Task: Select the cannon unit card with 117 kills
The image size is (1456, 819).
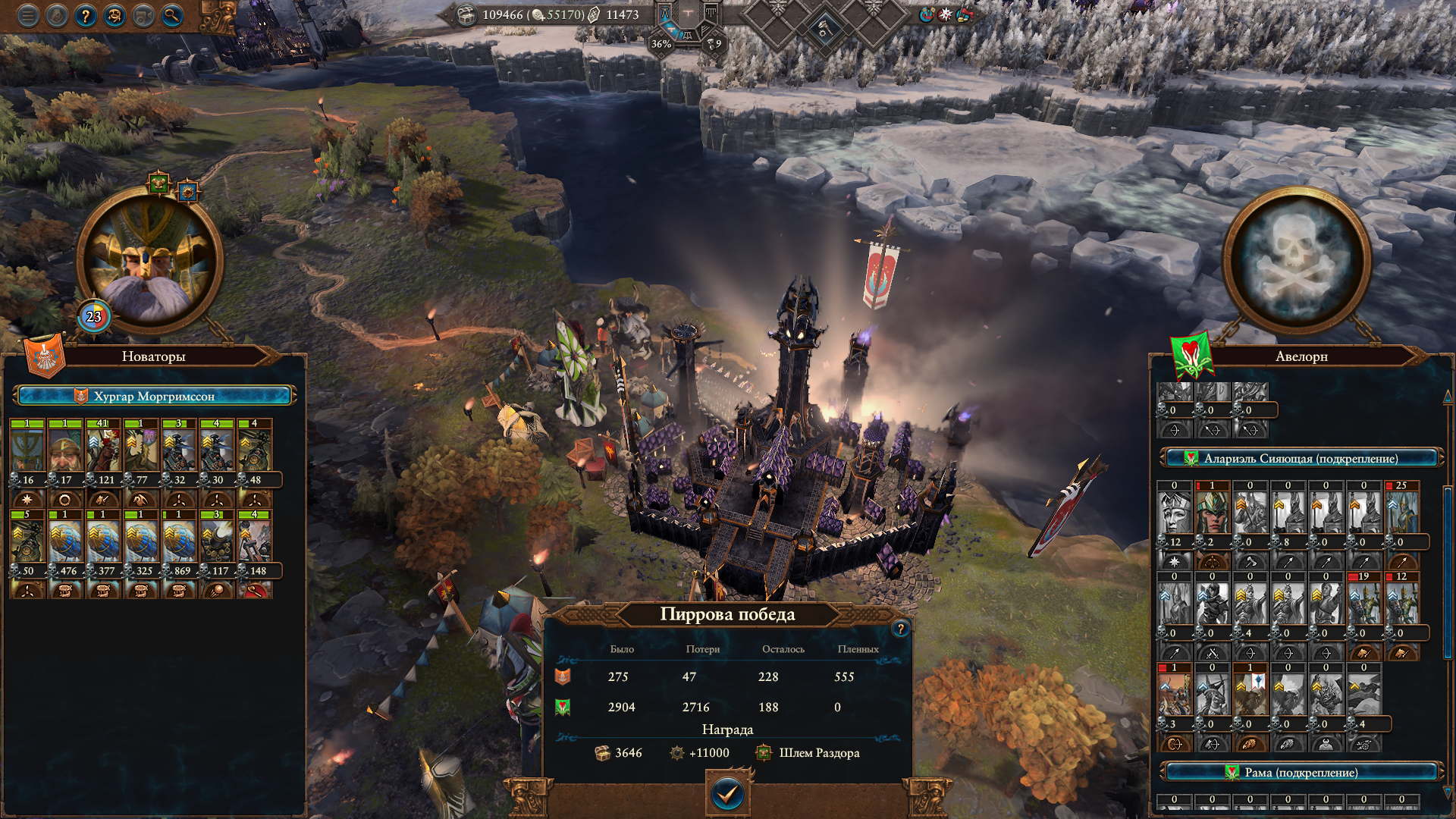Action: click(x=217, y=539)
